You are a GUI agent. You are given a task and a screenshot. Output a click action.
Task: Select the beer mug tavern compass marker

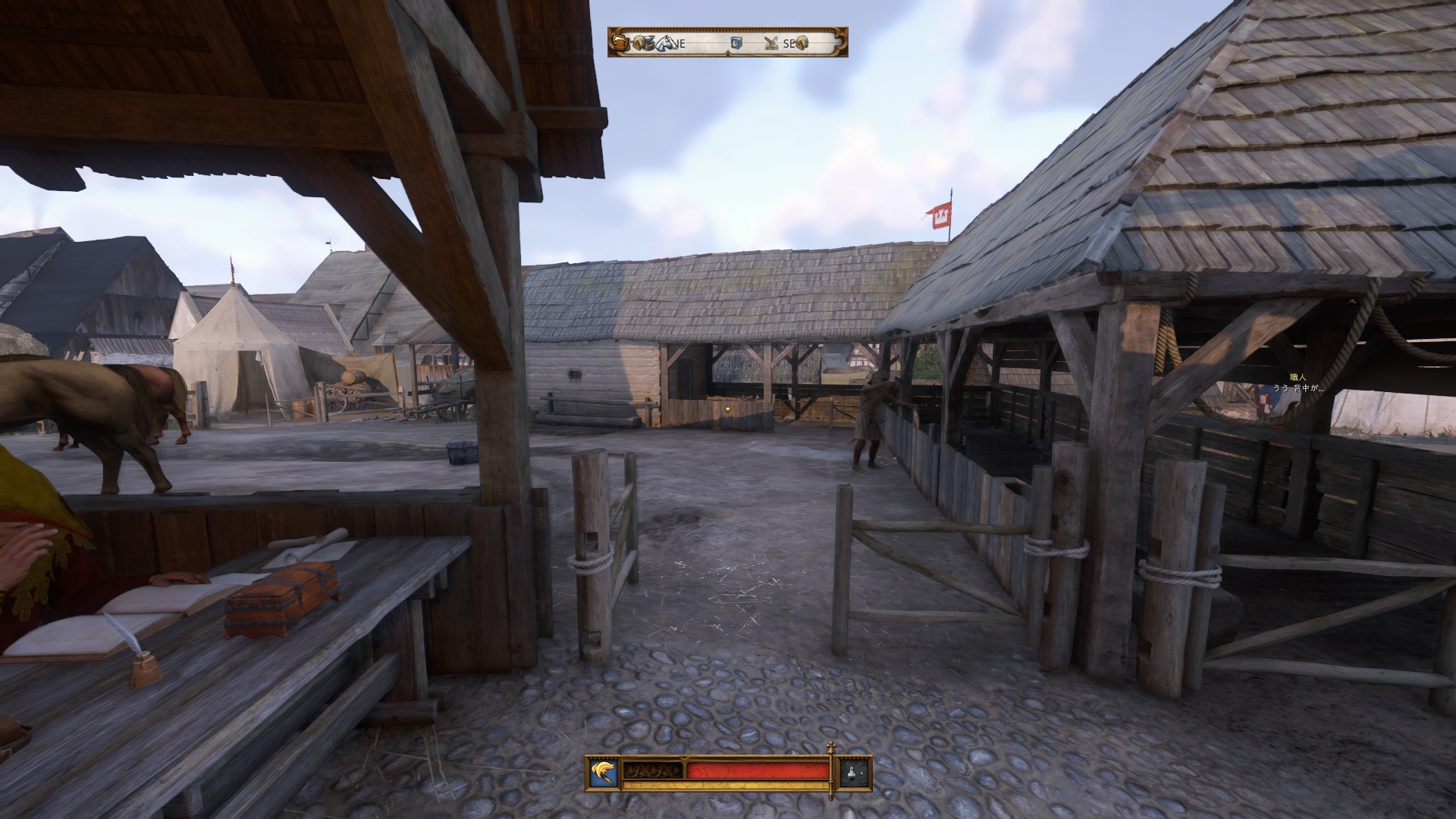622,43
